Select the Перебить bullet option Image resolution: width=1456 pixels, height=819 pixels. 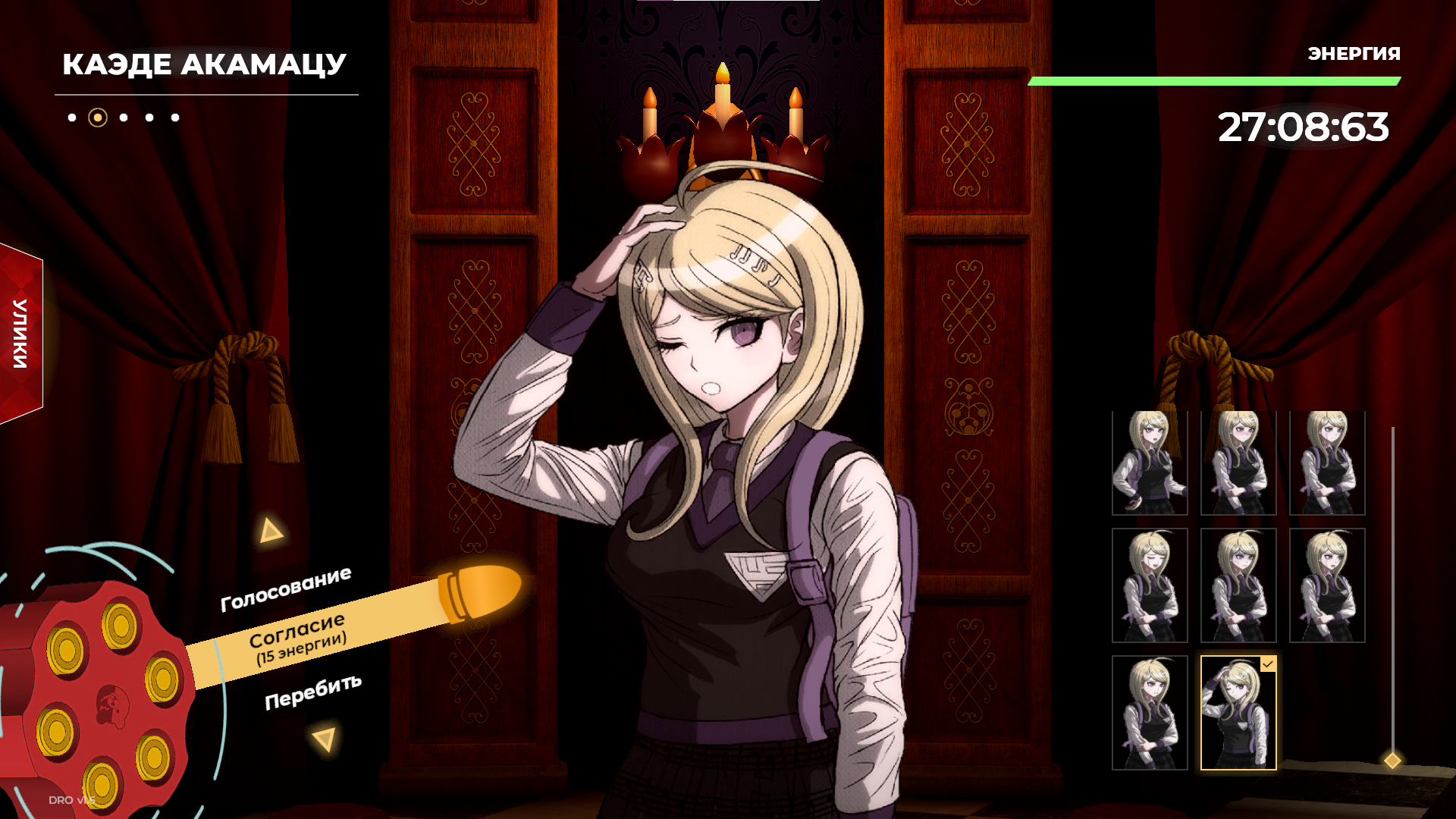312,692
